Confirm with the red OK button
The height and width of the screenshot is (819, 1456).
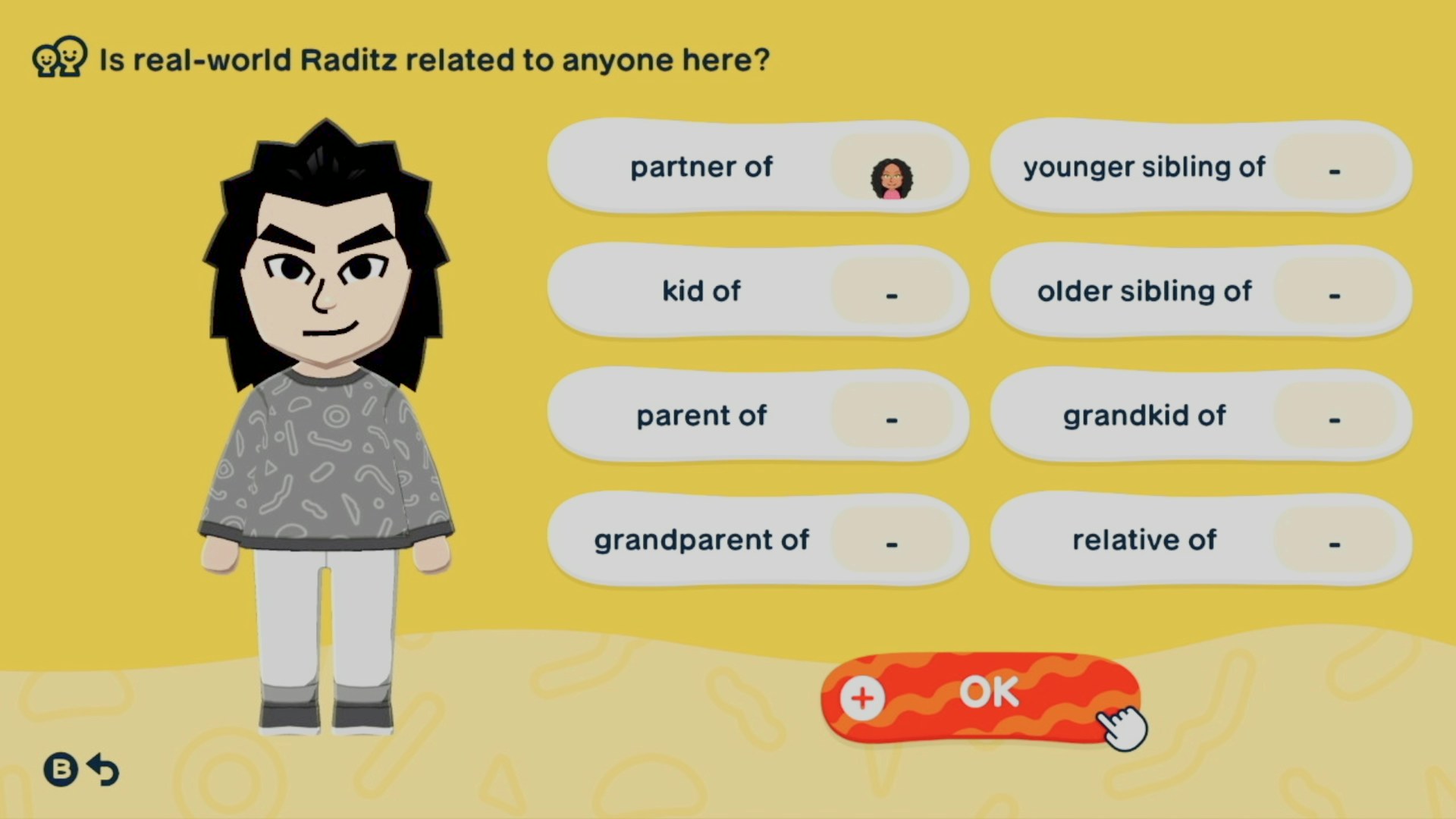pyautogui.click(x=980, y=695)
